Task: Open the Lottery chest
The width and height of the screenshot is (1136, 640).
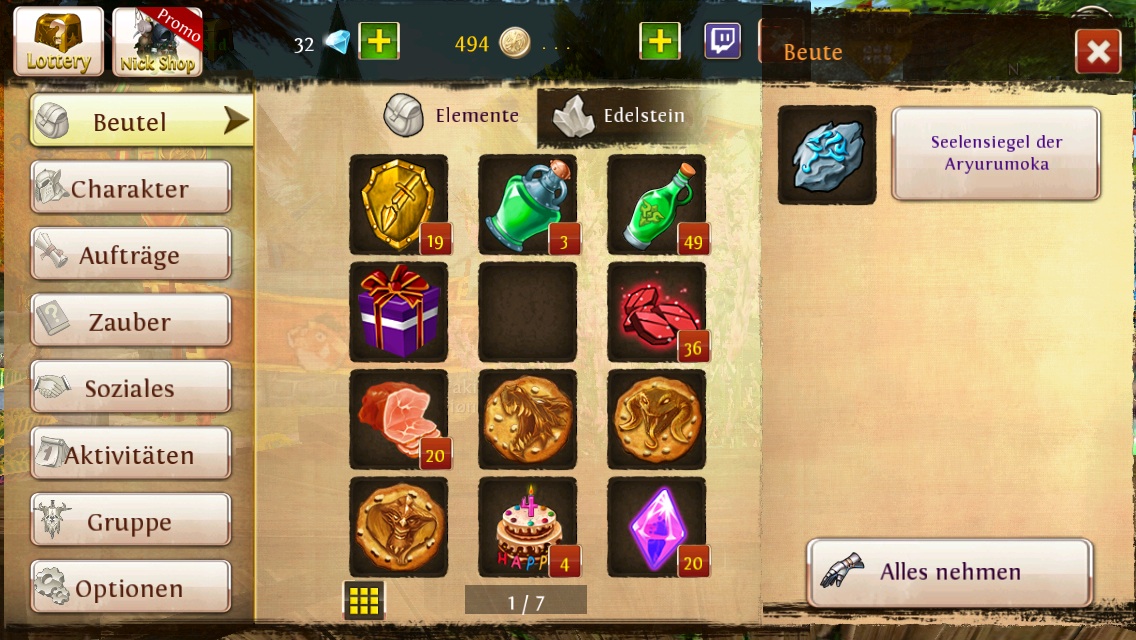Action: (x=59, y=42)
